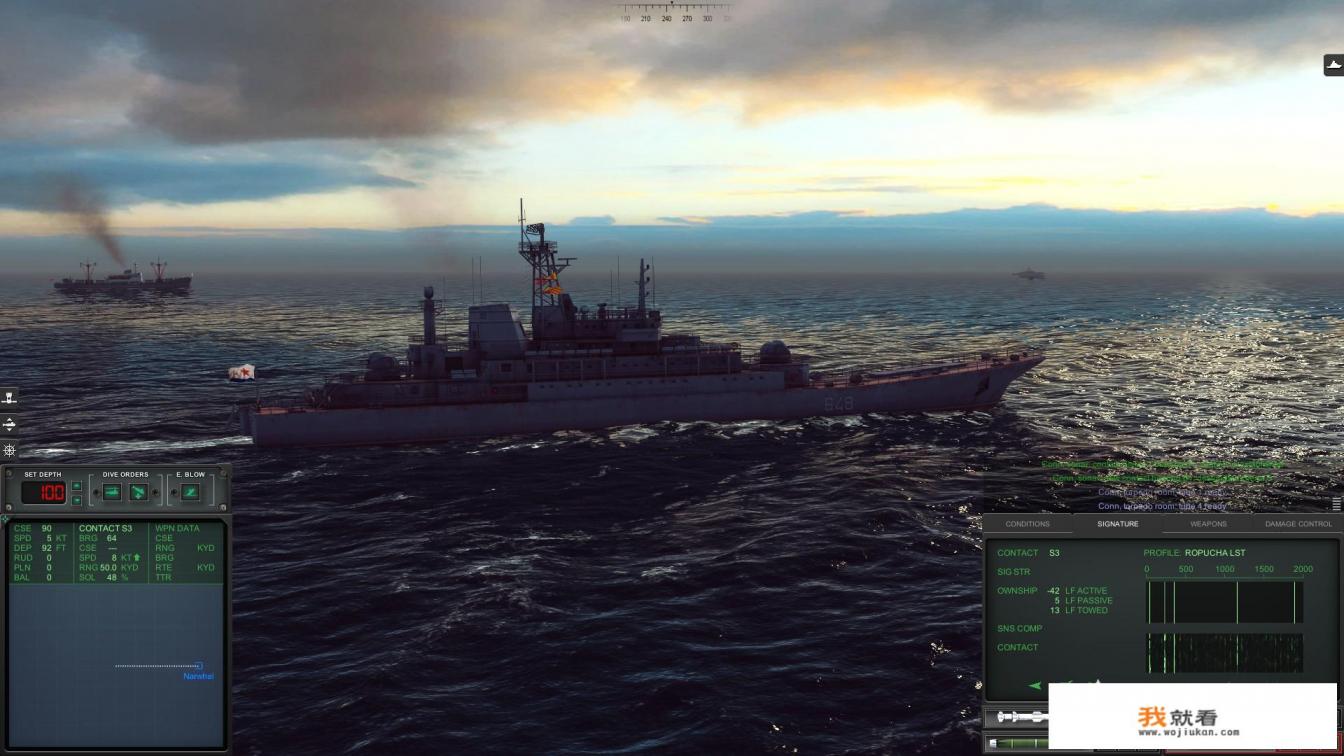
Task: Click the torpedo silhouette in tube one
Action: pyautogui.click(x=1020, y=717)
